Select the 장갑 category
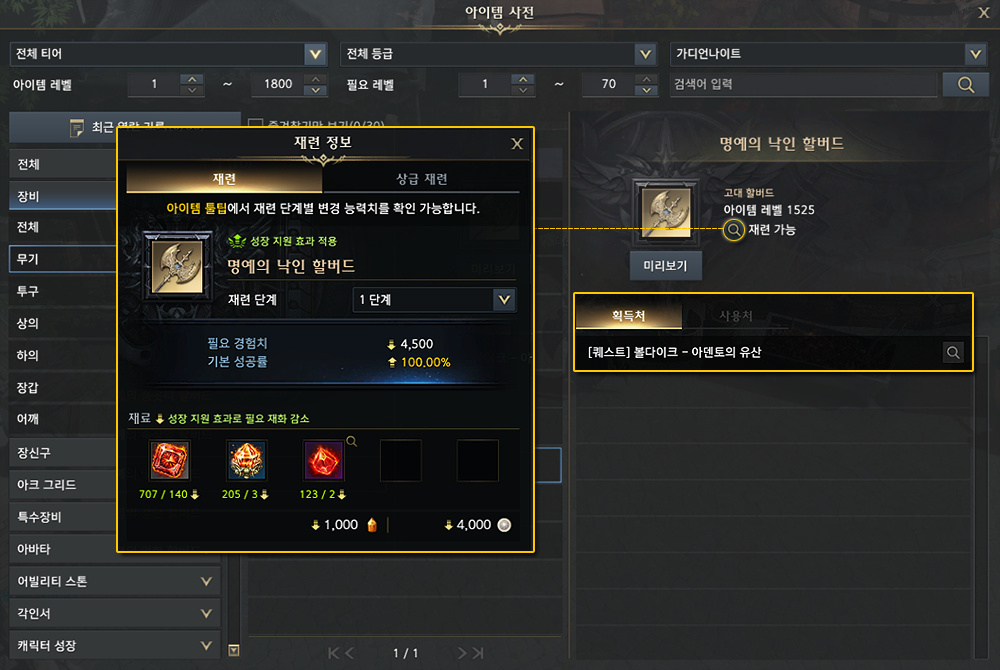The width and height of the screenshot is (1000, 670). point(60,387)
